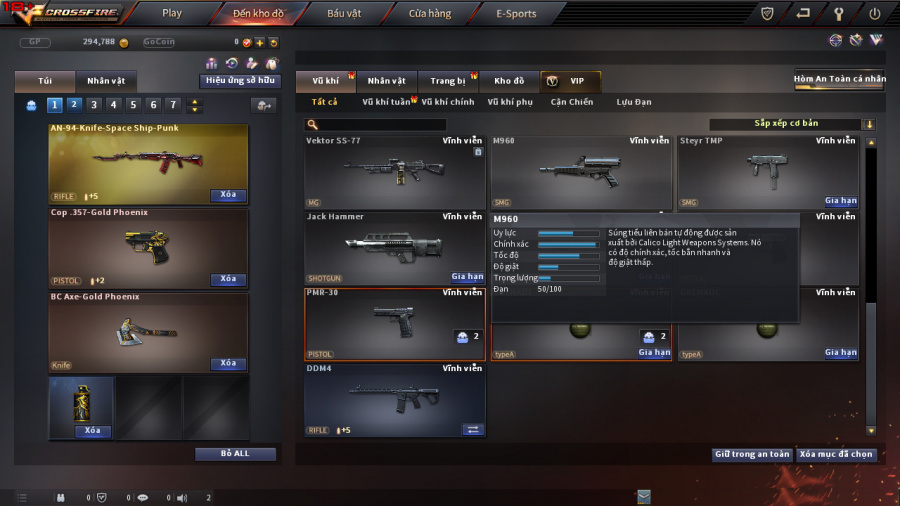900x506 pixels.
Task: Open the Báu vật menu
Action: [x=344, y=14]
